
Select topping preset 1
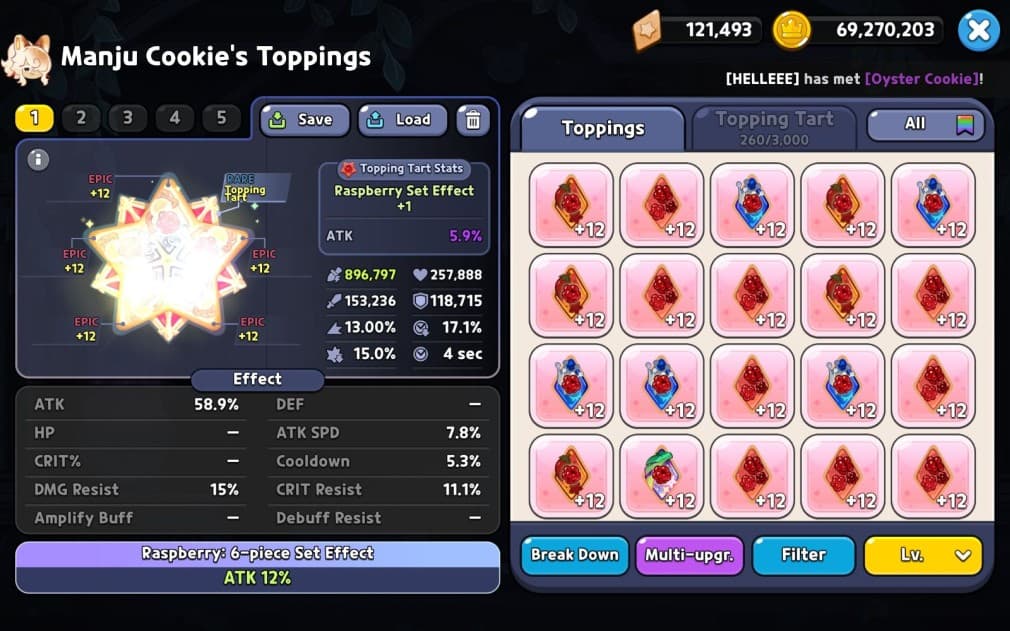[34, 118]
